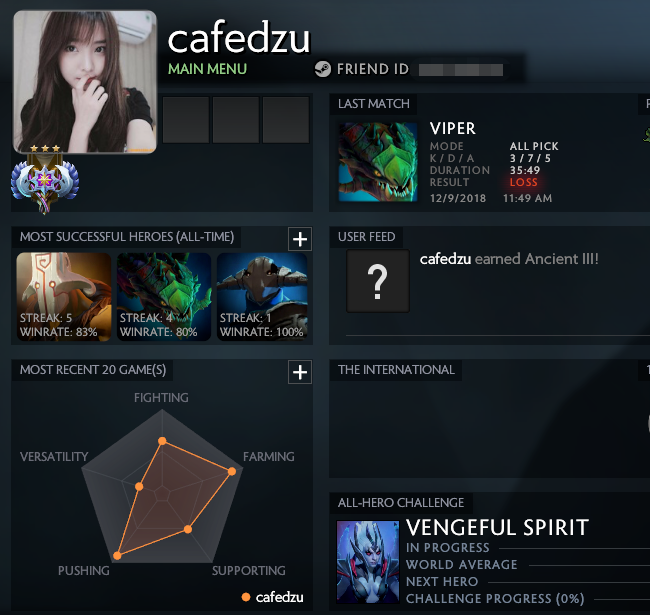The height and width of the screenshot is (615, 650).
Task: Open cafedzu's Ancient III feed entry
Action: click(x=509, y=259)
